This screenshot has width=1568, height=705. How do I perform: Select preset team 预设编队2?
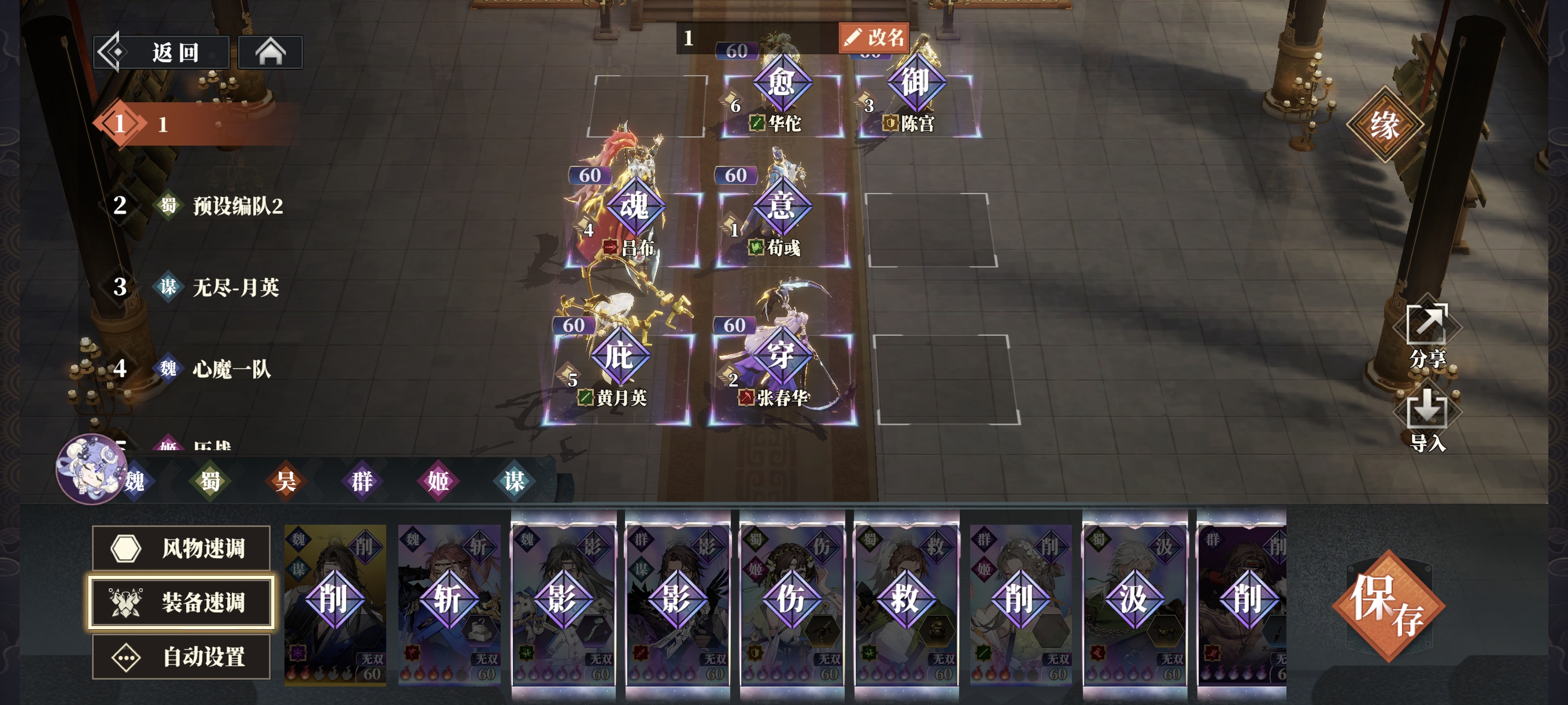coord(237,206)
